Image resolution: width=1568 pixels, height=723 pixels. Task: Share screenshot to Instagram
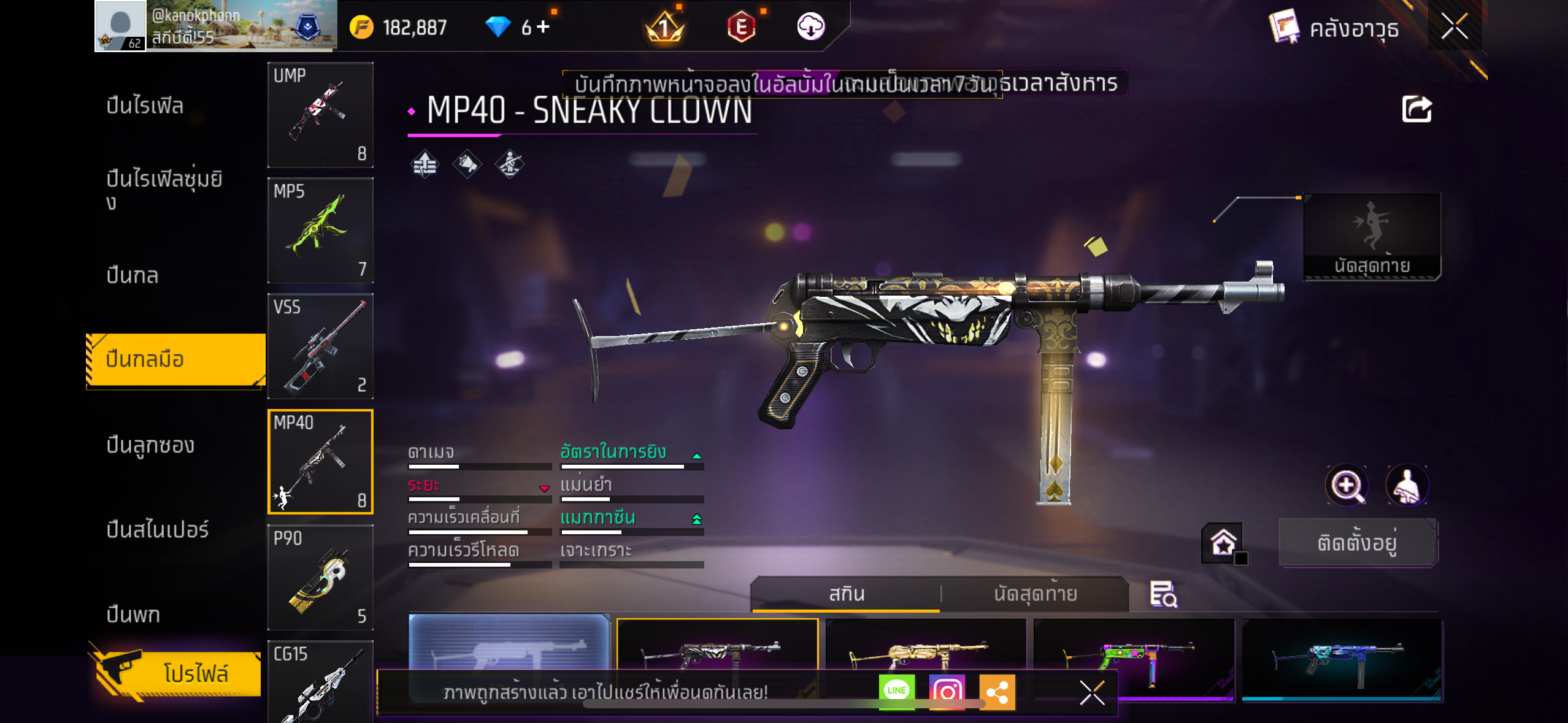(947, 691)
